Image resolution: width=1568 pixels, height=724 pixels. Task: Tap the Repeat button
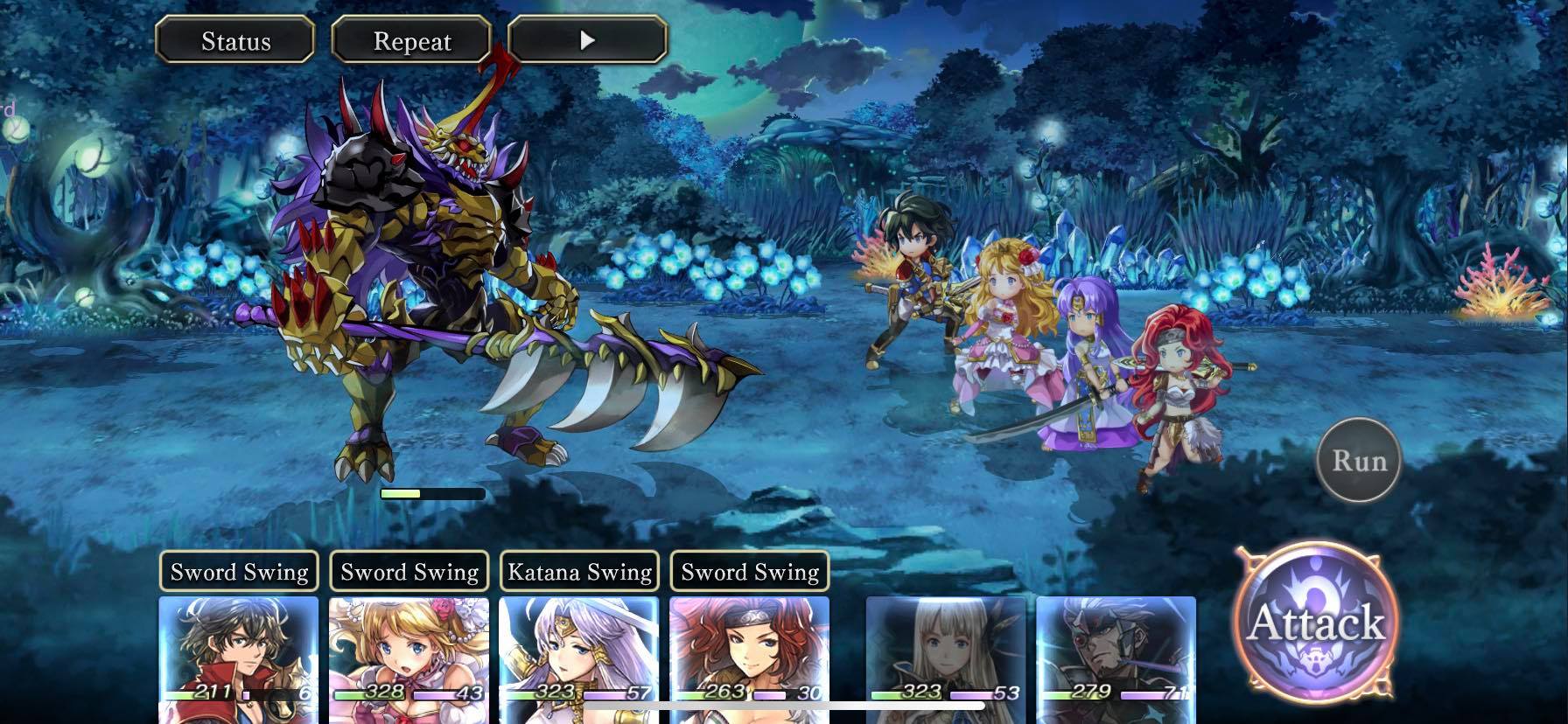(411, 40)
